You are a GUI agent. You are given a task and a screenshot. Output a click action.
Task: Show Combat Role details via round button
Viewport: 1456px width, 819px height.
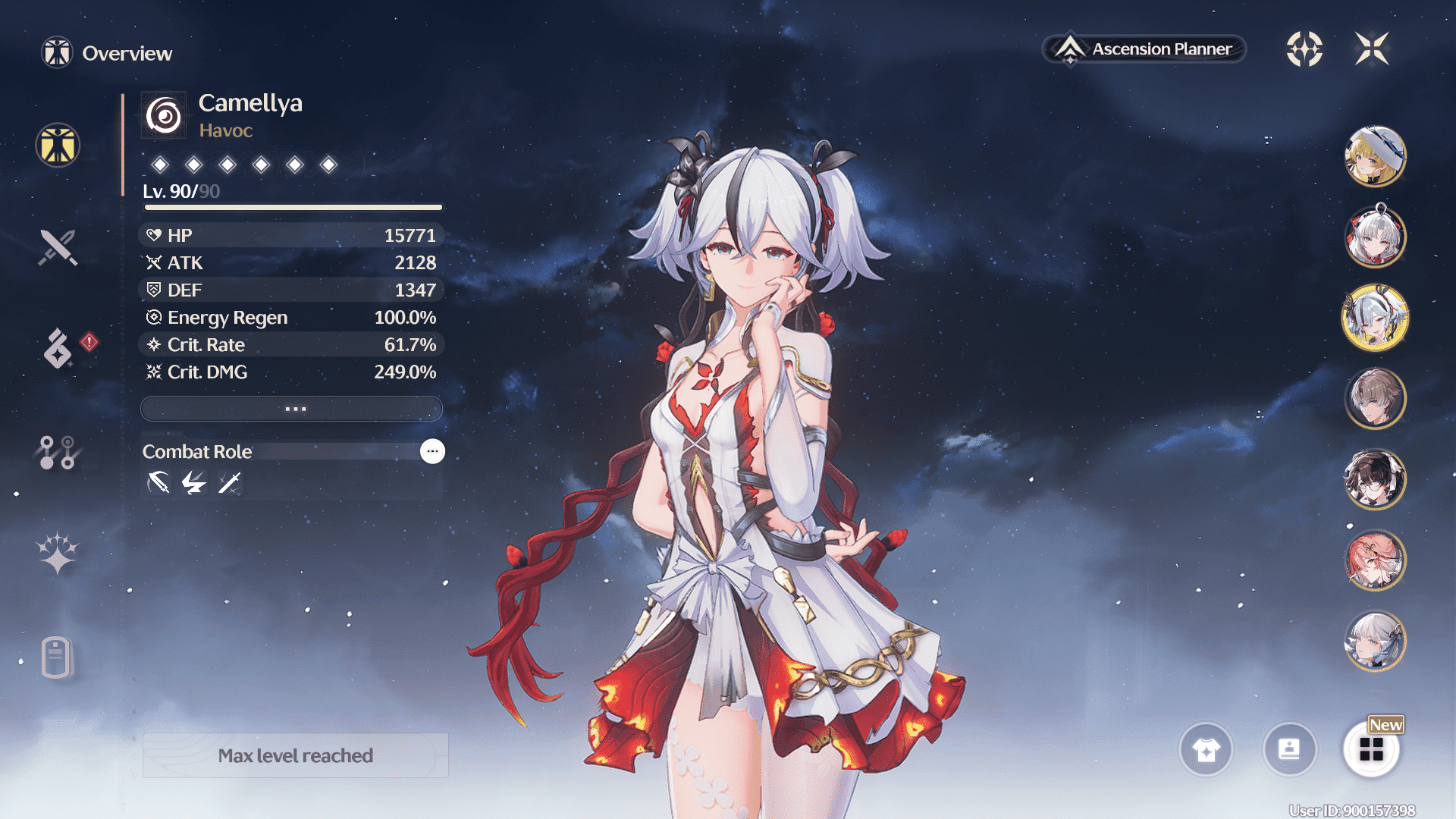(432, 451)
